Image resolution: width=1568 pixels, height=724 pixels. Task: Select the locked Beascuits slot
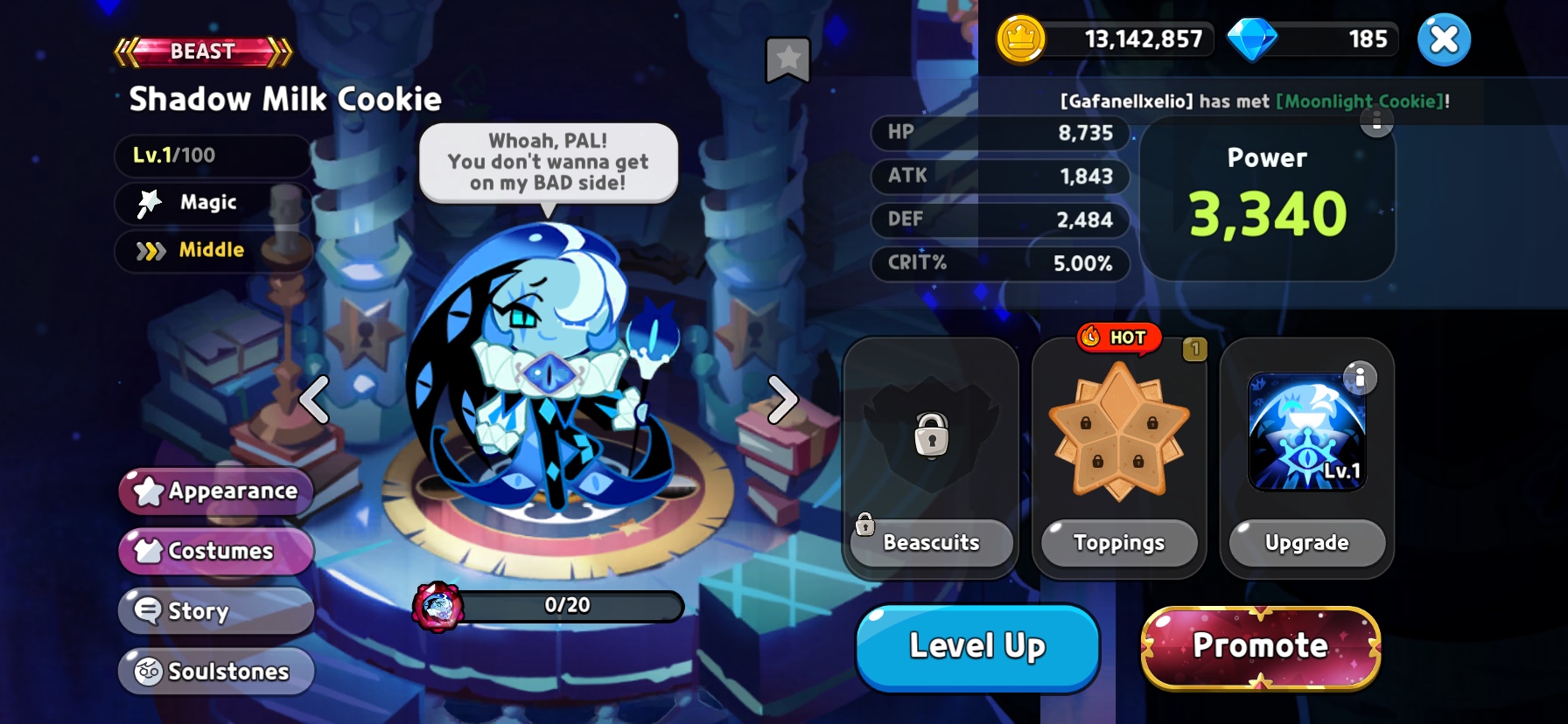pyautogui.click(x=931, y=435)
